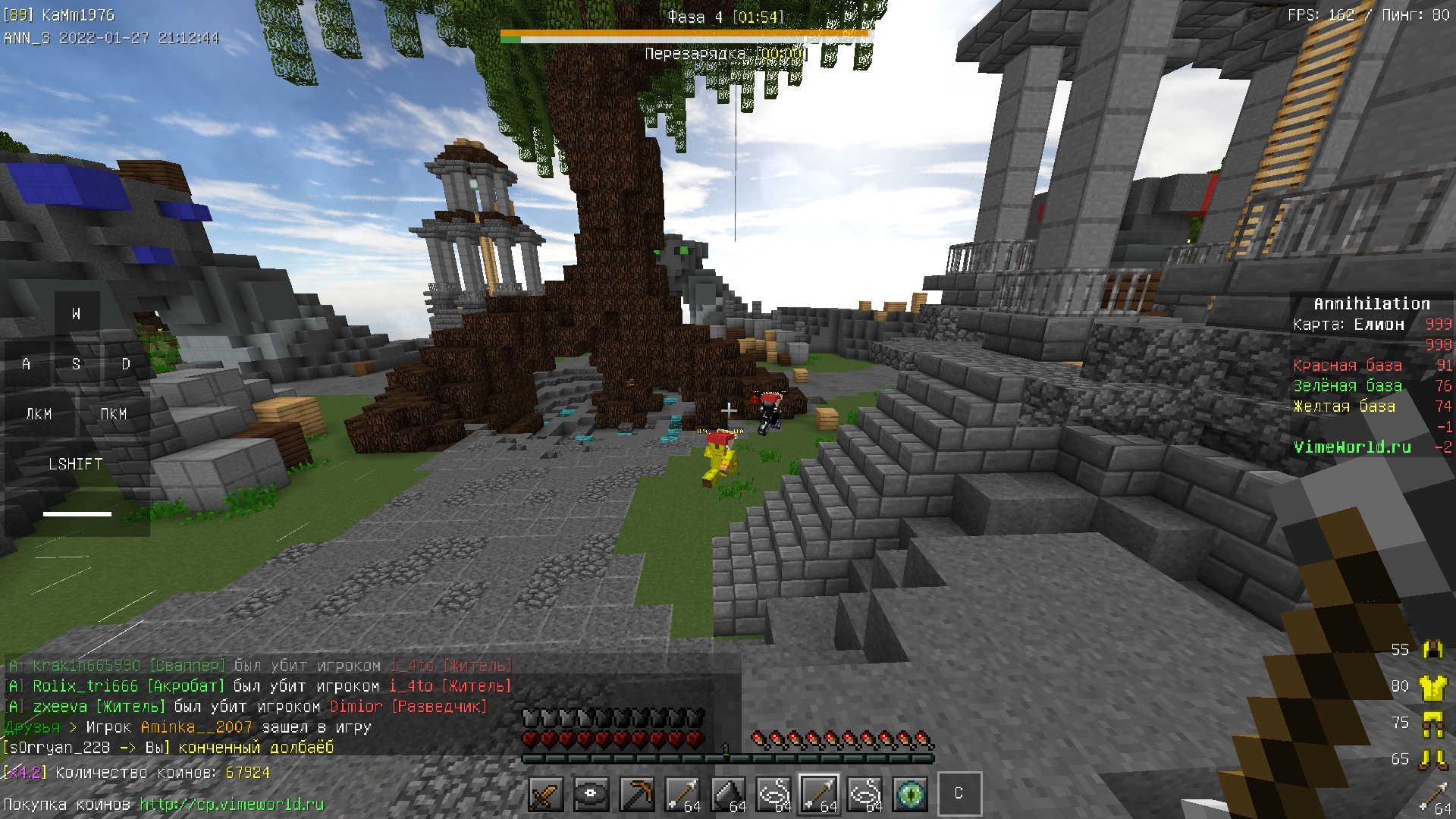Click the golden chestplate armor icon

tap(1432, 687)
